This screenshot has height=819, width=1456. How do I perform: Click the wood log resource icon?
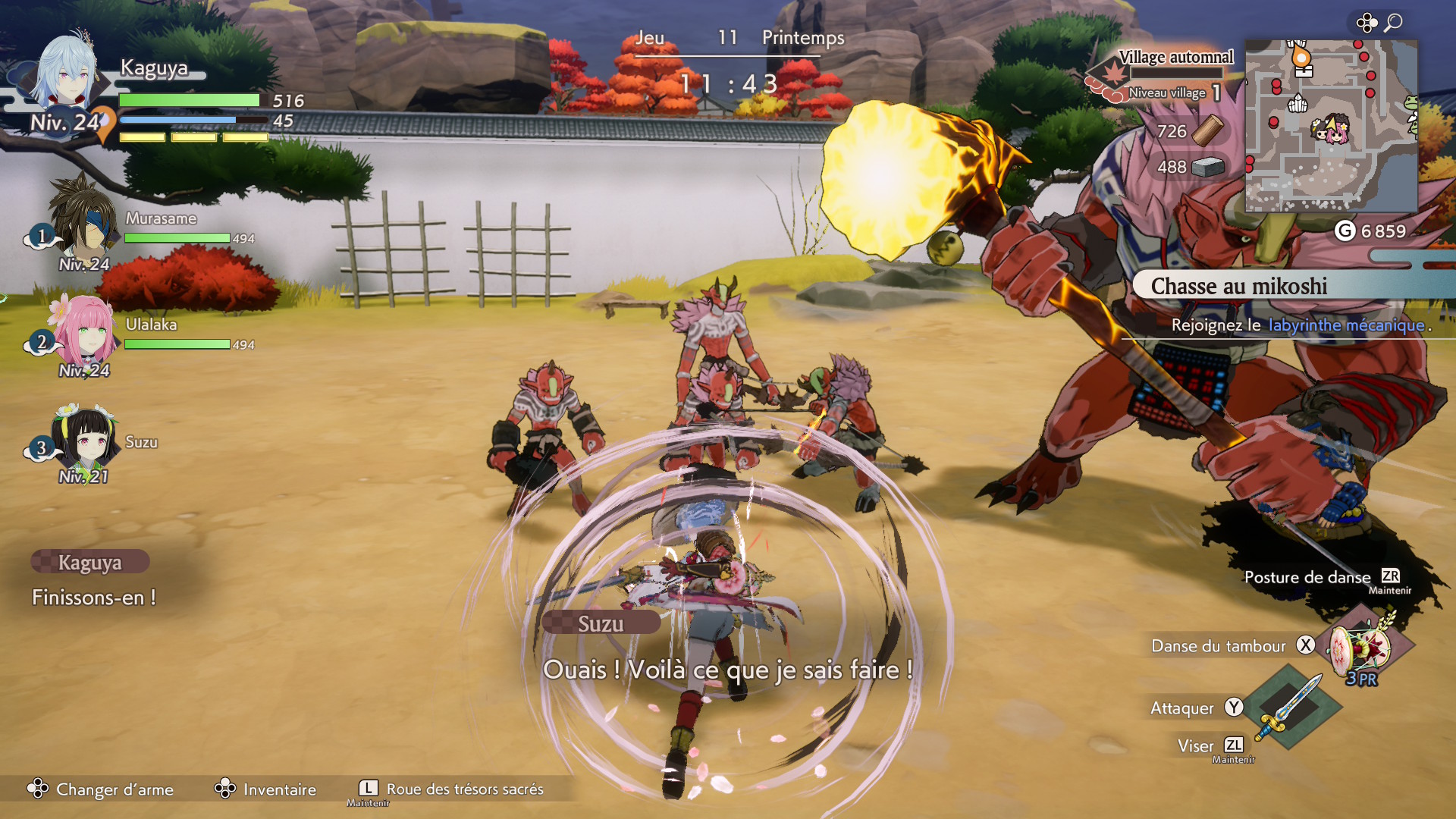1207,130
